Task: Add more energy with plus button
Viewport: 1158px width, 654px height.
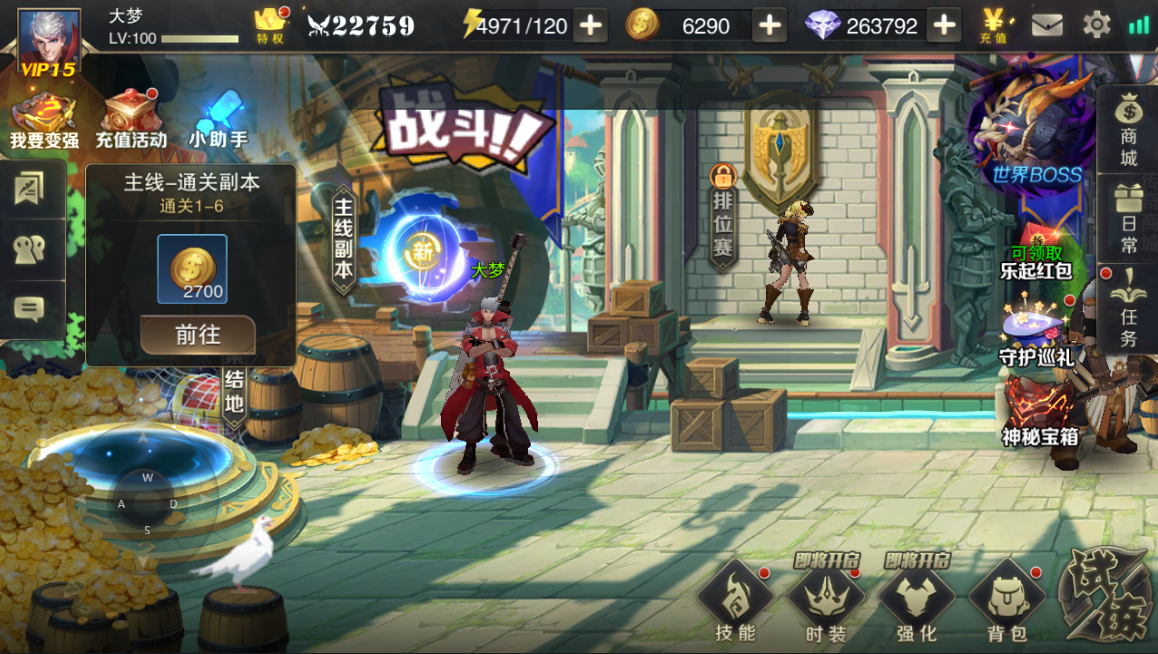Action: pyautogui.click(x=591, y=25)
